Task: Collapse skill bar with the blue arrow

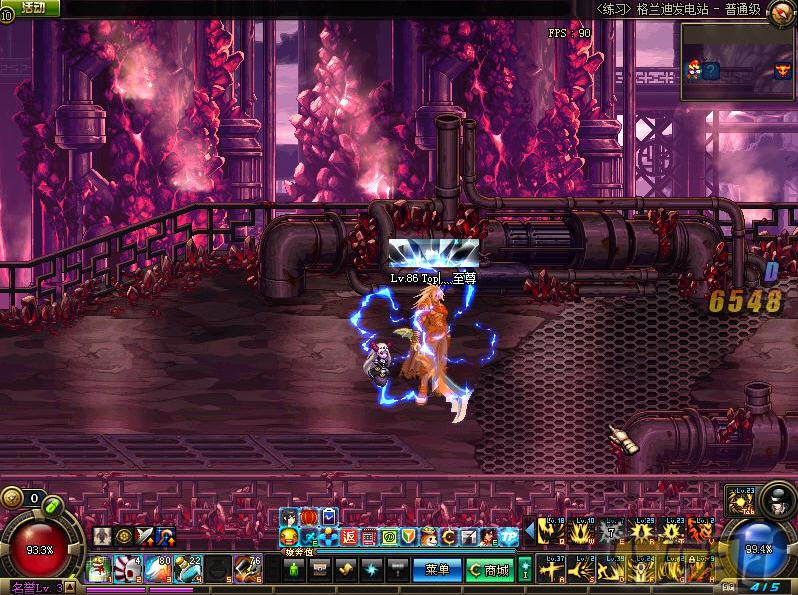Action: 530,531
